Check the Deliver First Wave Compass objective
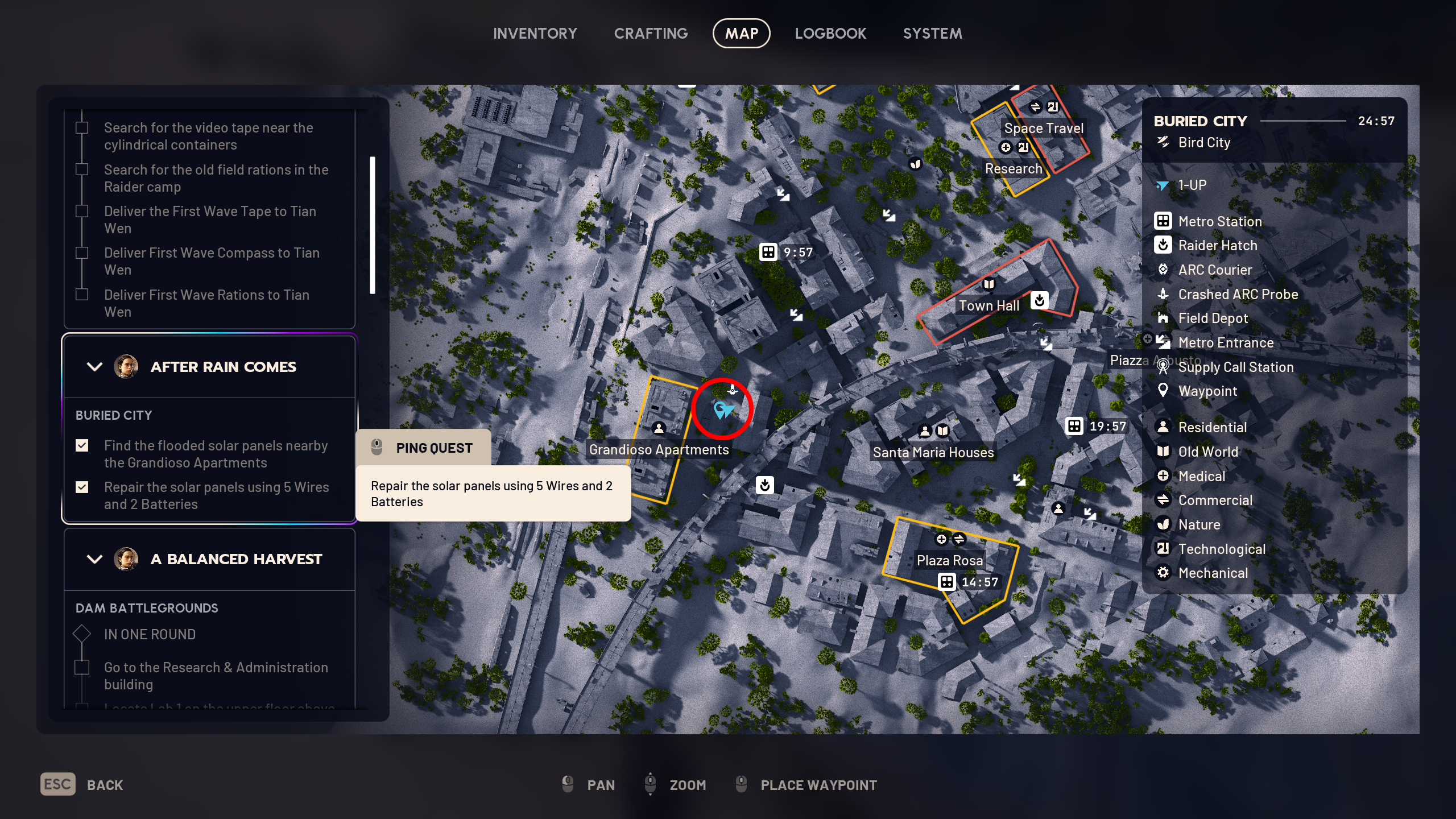Screen dimensions: 1456x819 (82, 253)
